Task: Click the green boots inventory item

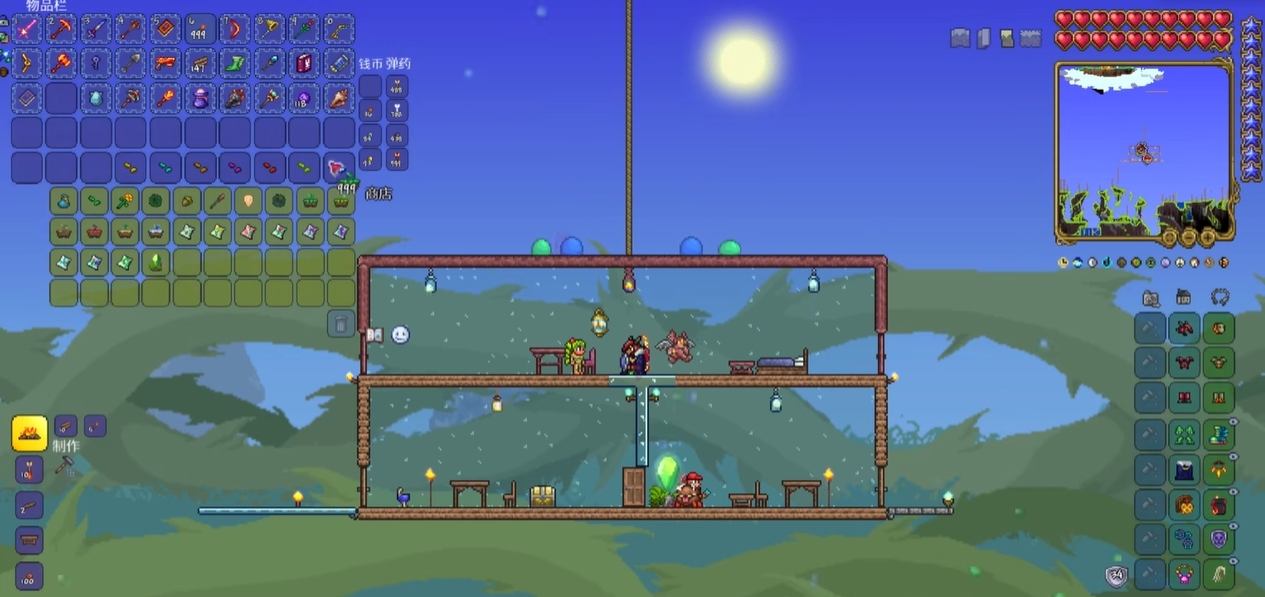Action: click(235, 63)
